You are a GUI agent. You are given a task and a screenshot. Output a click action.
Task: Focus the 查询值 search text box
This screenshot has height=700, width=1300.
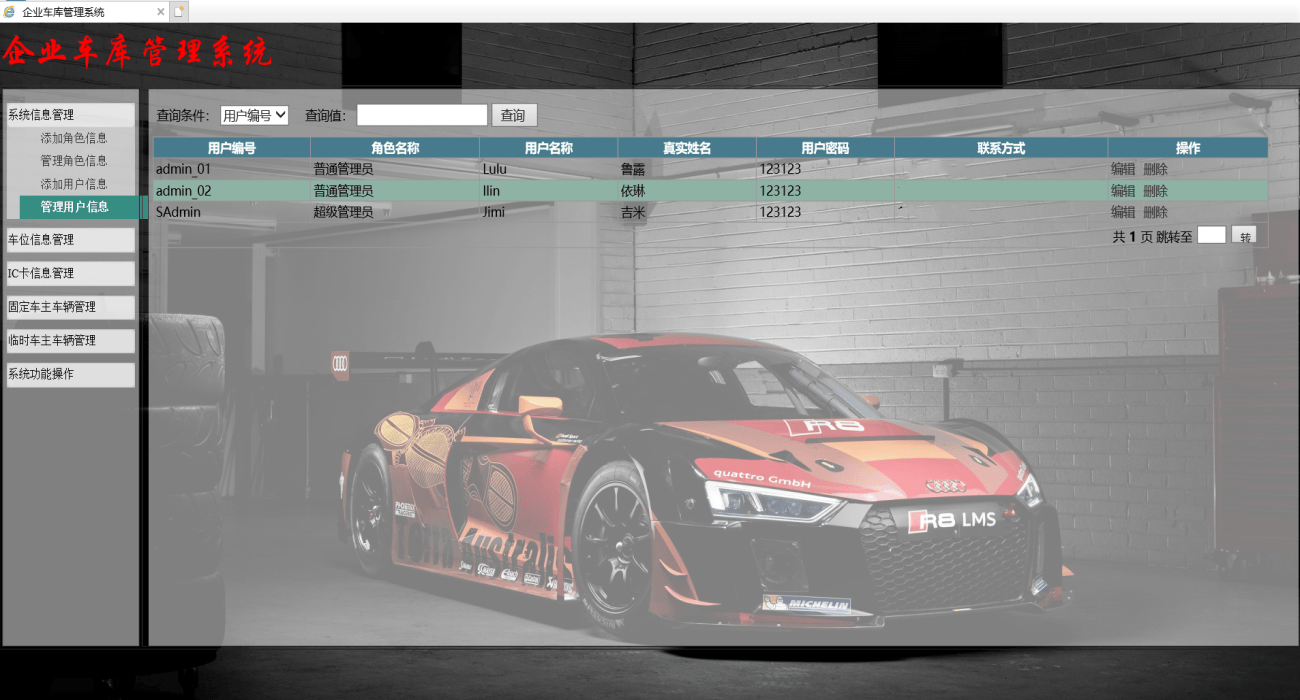[422, 116]
